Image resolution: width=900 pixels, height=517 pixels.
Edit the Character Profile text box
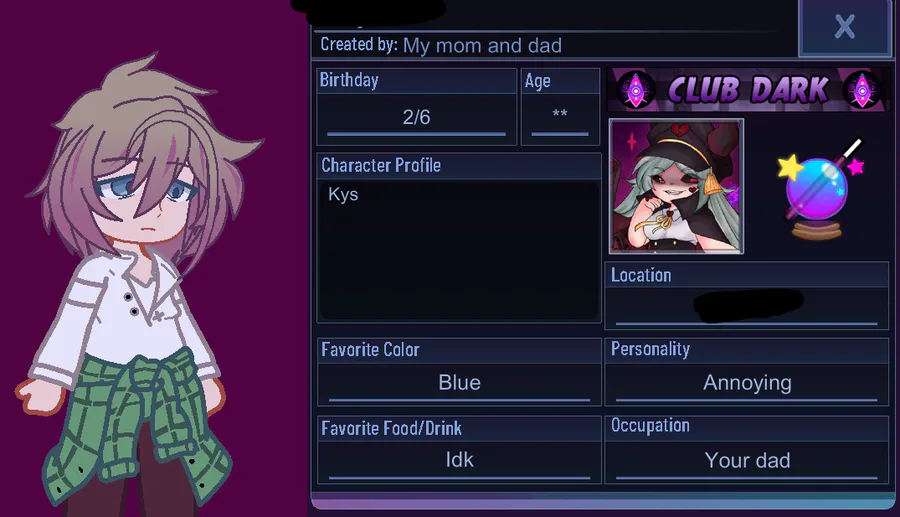pos(459,248)
